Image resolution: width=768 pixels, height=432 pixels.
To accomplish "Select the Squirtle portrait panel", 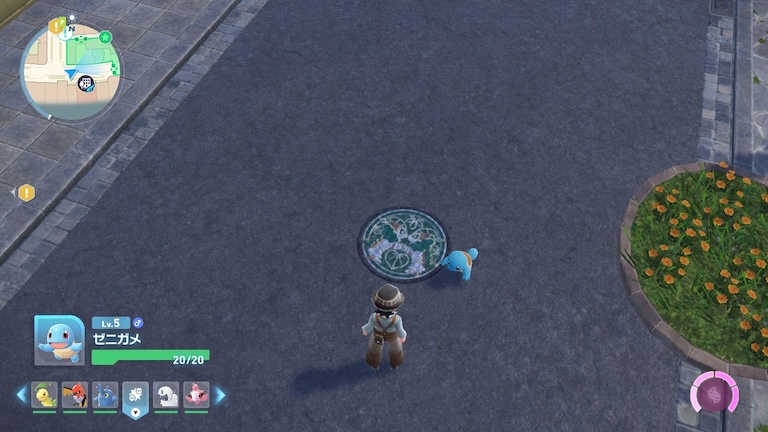I will click(59, 340).
